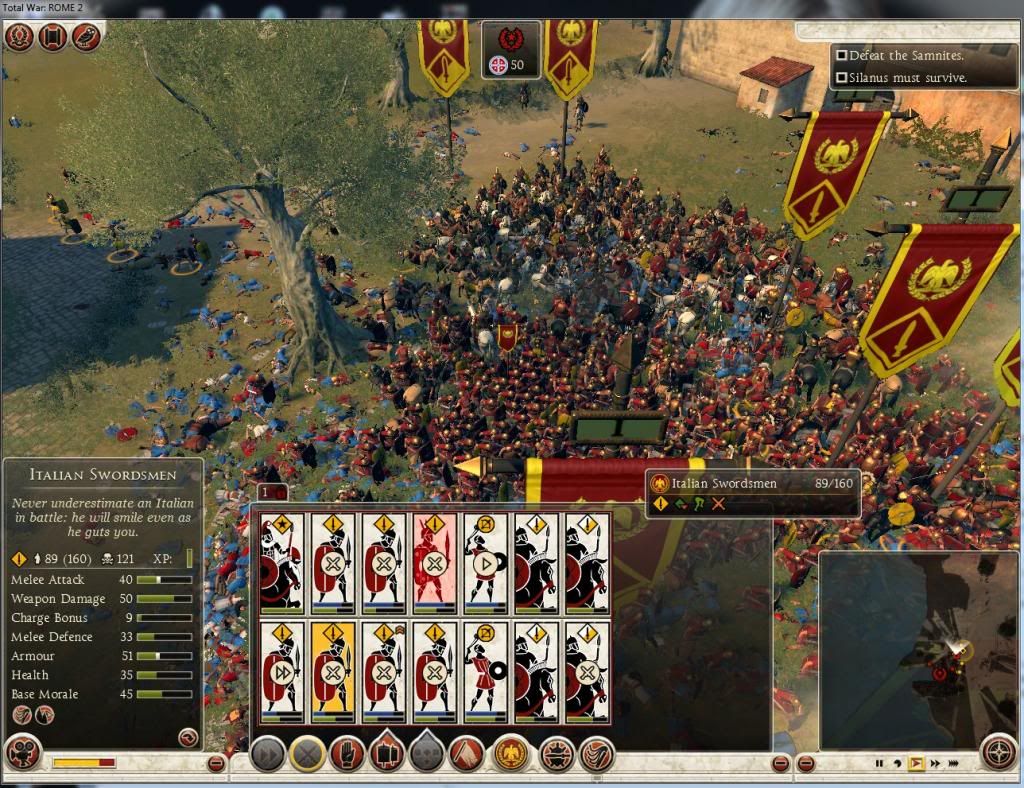Click the golden eagle special ability button
The image size is (1024, 788).
510,753
